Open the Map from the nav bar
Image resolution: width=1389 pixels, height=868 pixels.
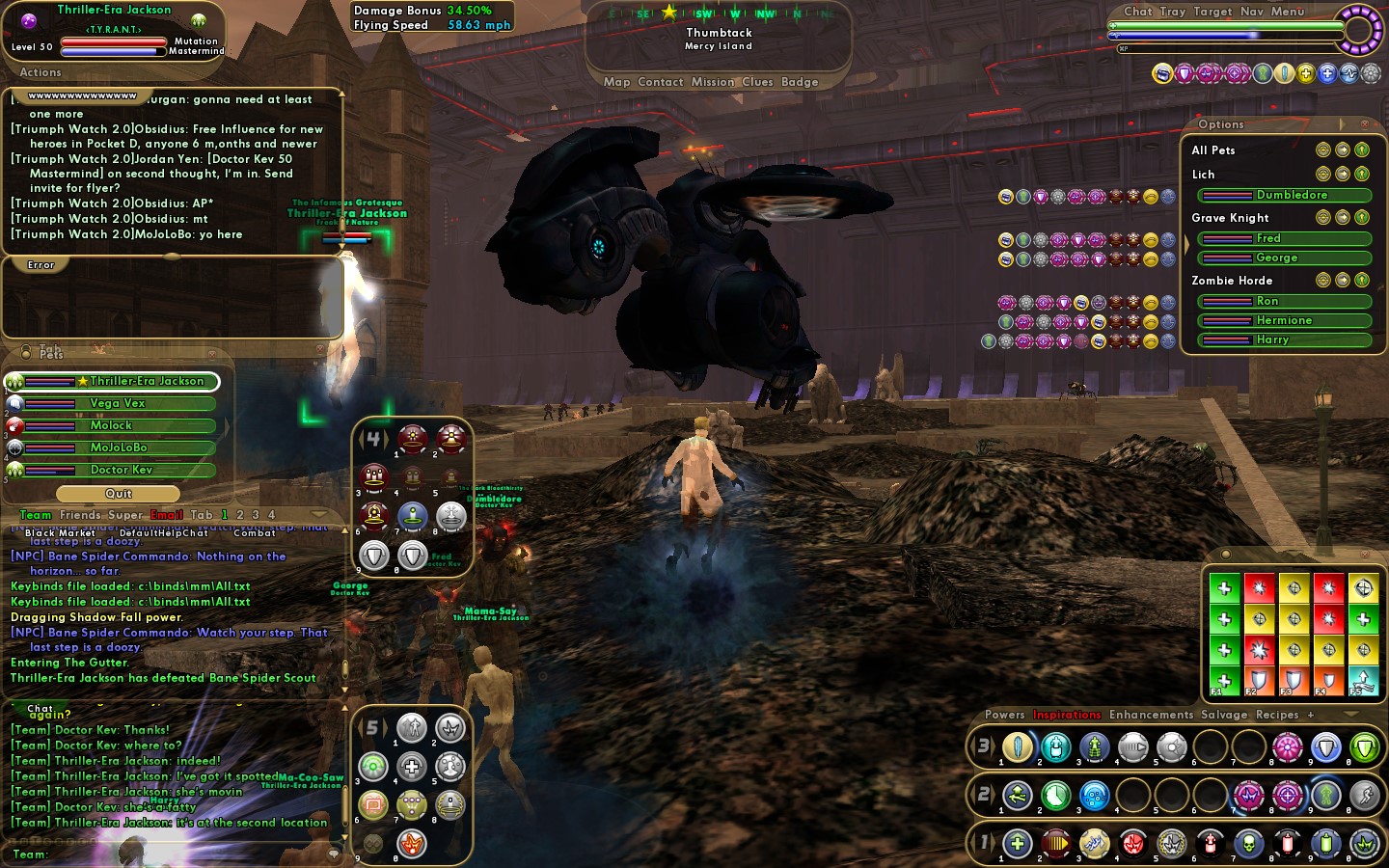pyautogui.click(x=616, y=82)
